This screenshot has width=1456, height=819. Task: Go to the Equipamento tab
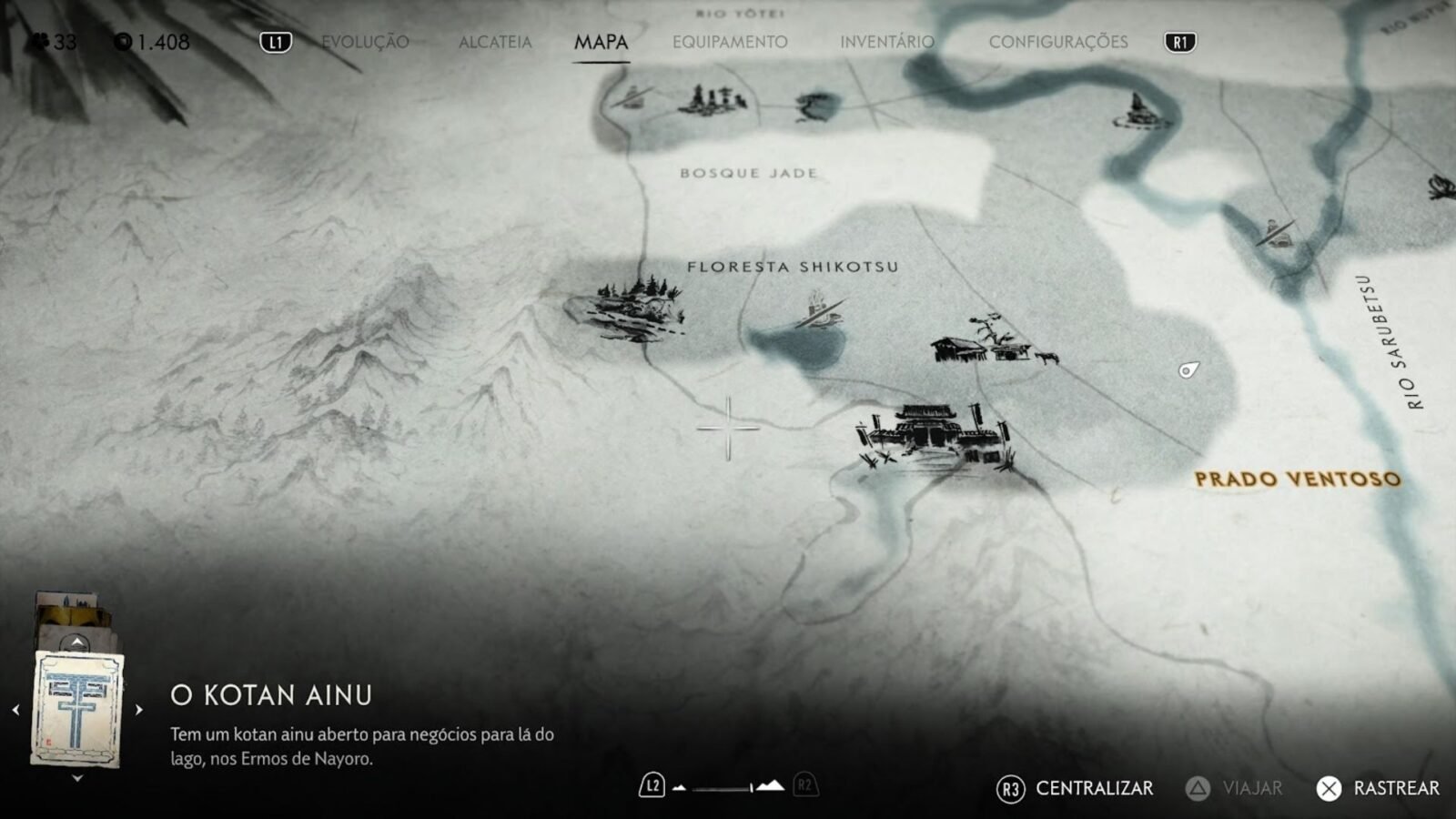730,42
